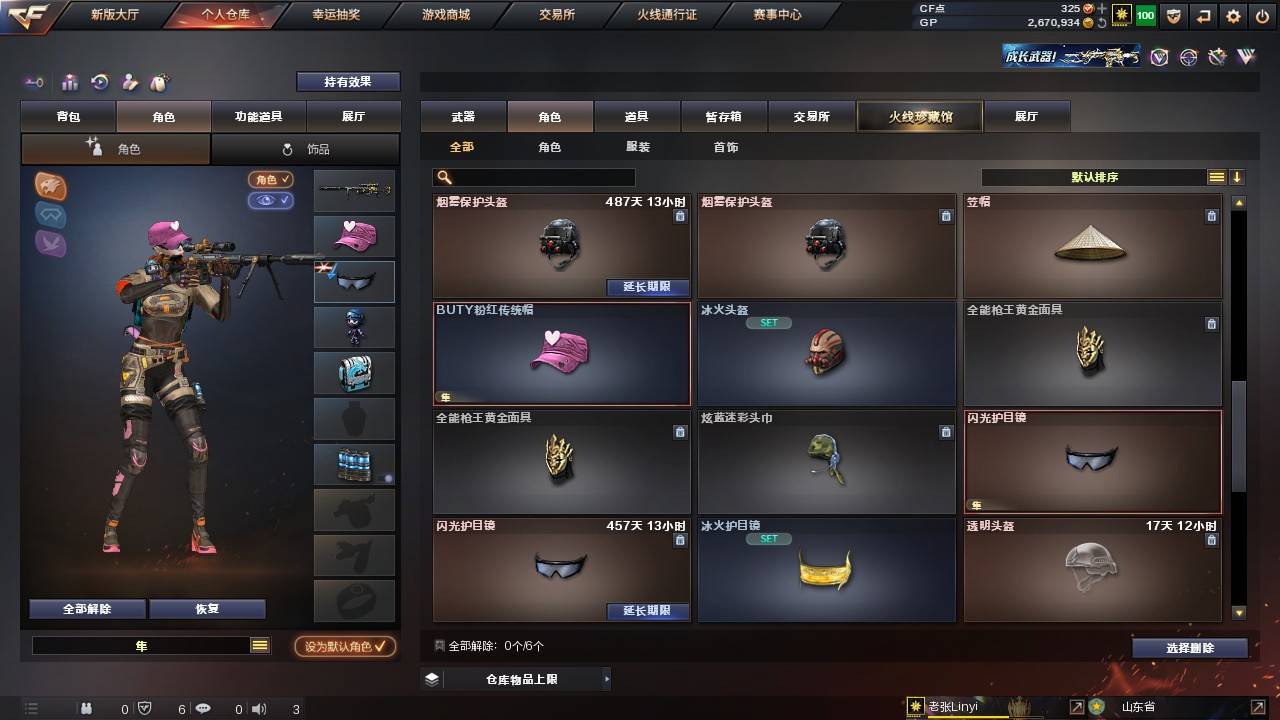Image resolution: width=1280 pixels, height=720 pixels.
Task: Open the settings gear in the top bar
Action: point(1232,16)
